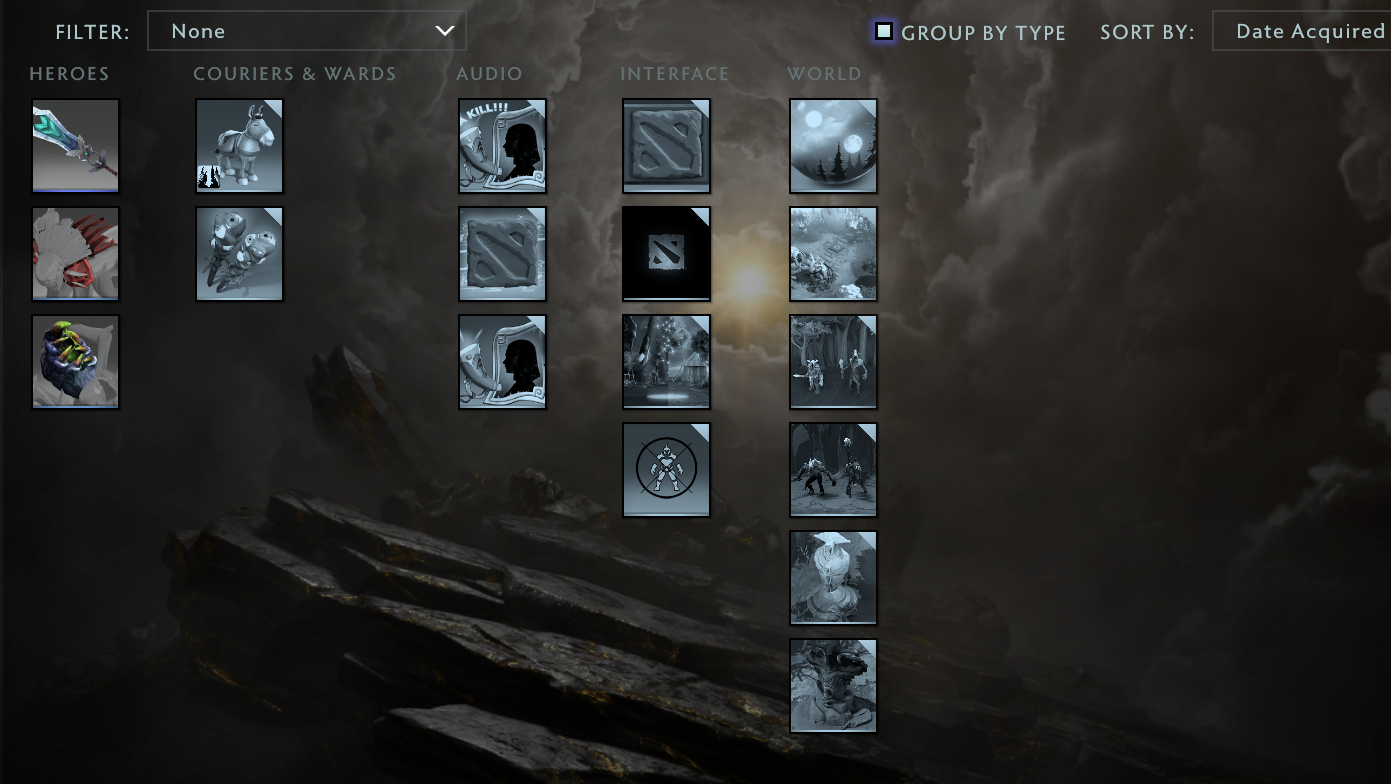Select the teal sword item under Heroes
The width and height of the screenshot is (1391, 784).
[75, 145]
